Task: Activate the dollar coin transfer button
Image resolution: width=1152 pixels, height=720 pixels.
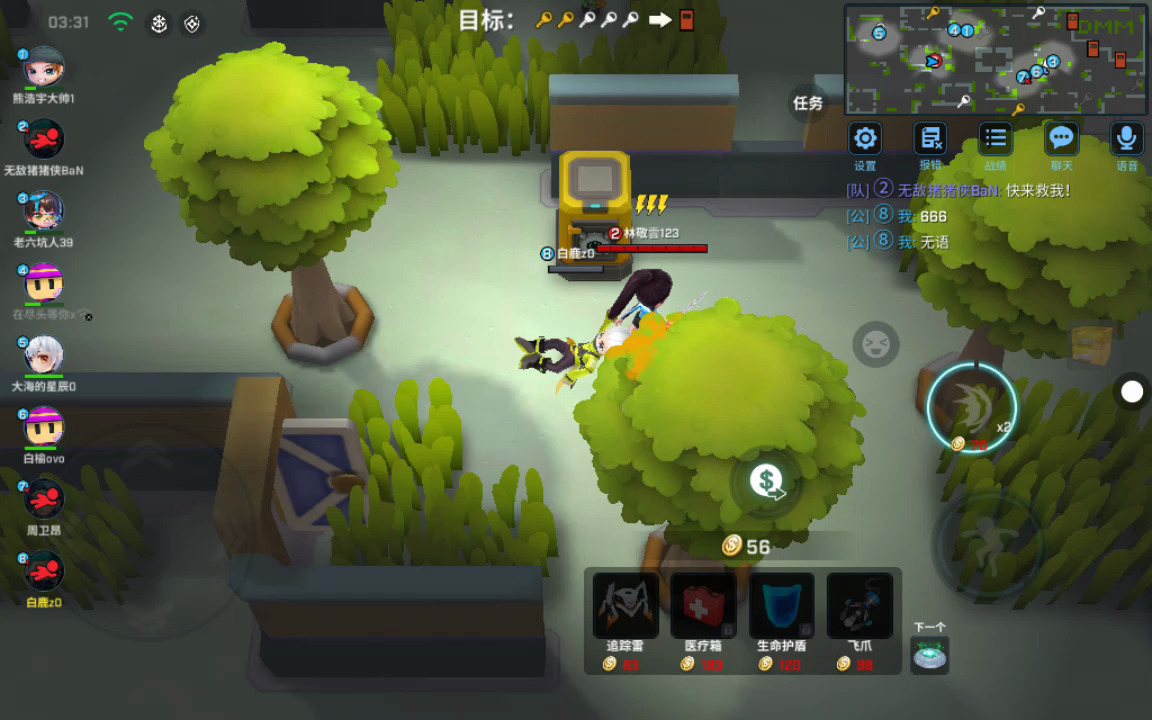Action: (x=767, y=482)
